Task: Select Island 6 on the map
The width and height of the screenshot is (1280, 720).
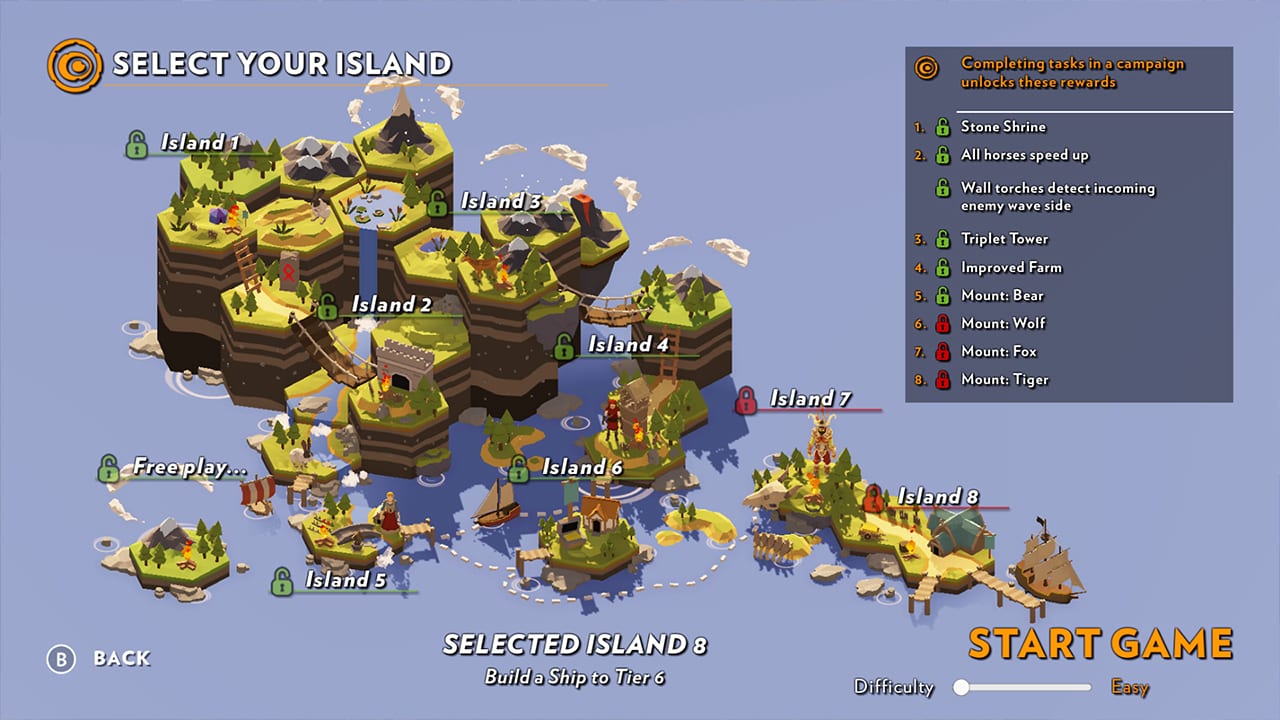Action: 582,467
